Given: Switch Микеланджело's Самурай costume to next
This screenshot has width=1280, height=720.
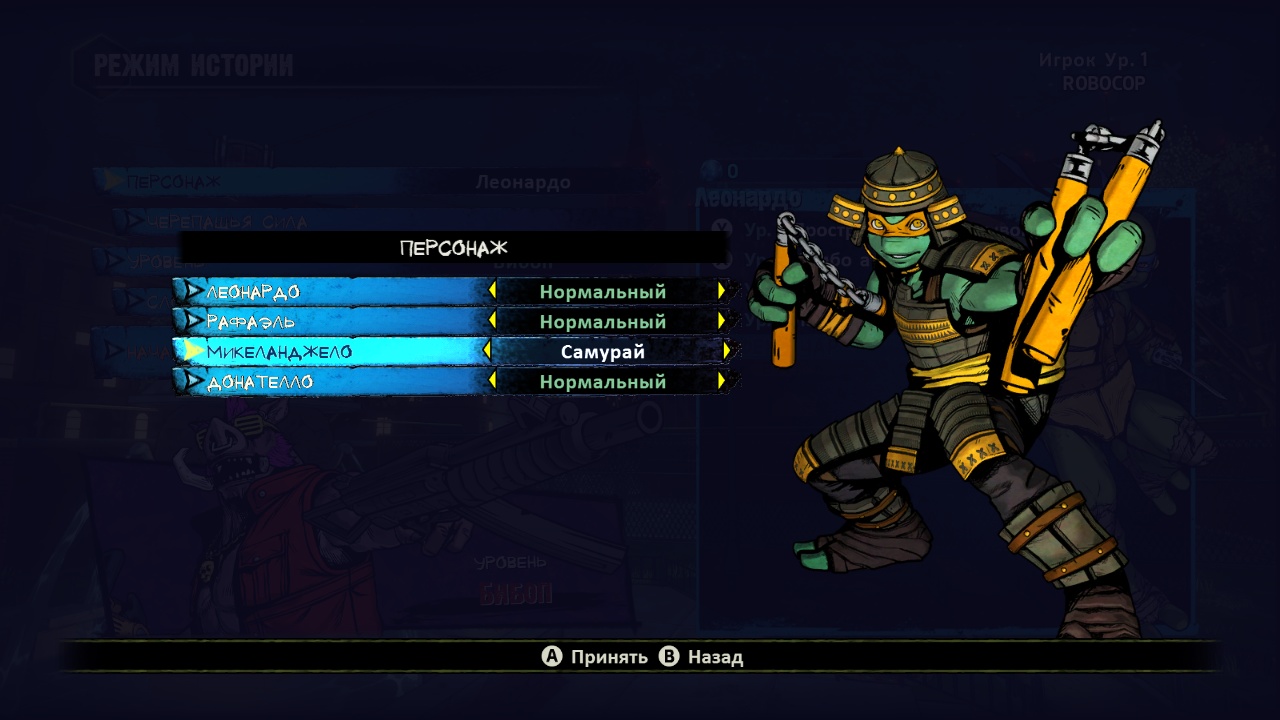Looking at the screenshot, I should pyautogui.click(x=727, y=352).
